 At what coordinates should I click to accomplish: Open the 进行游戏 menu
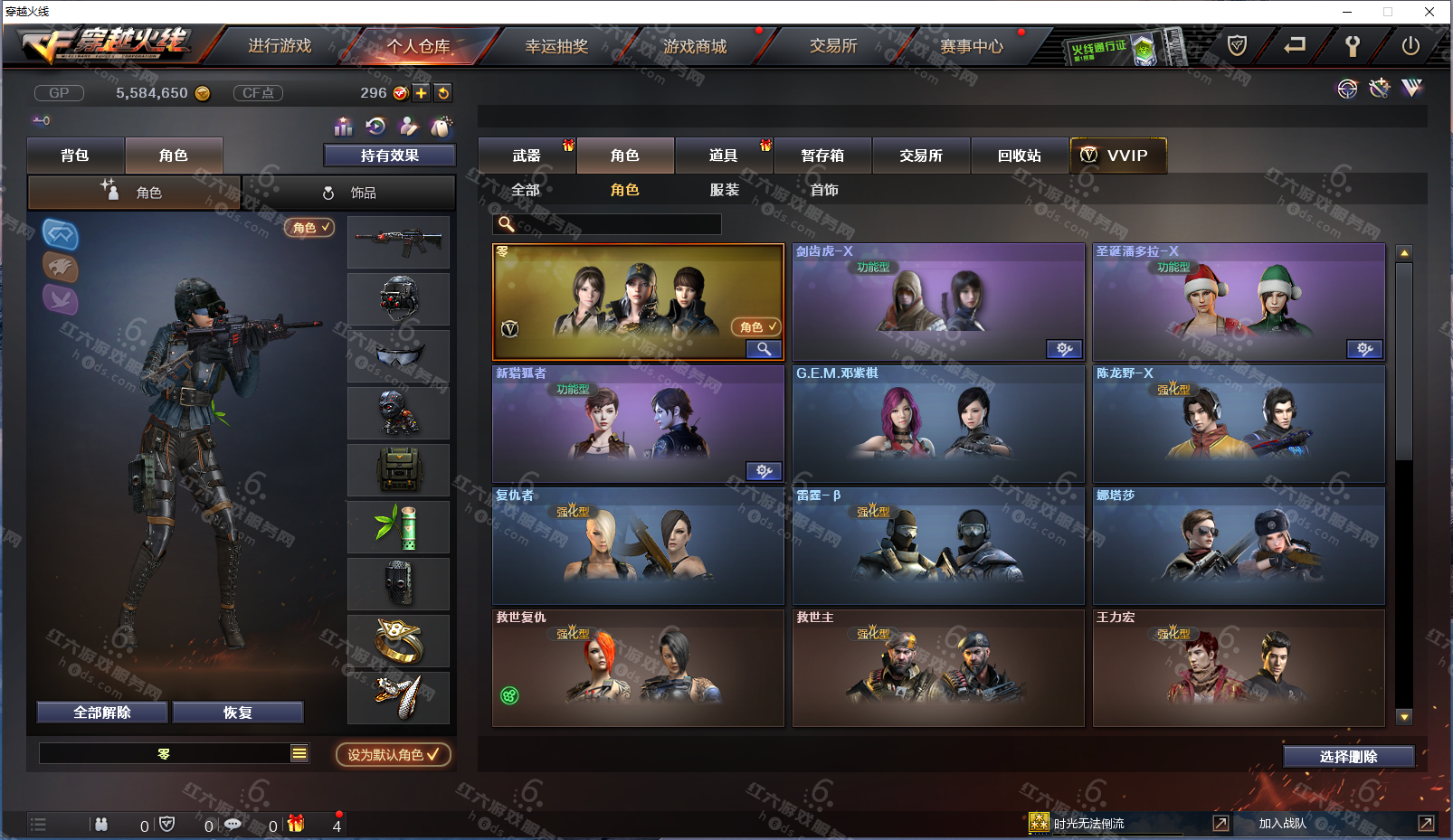point(280,46)
